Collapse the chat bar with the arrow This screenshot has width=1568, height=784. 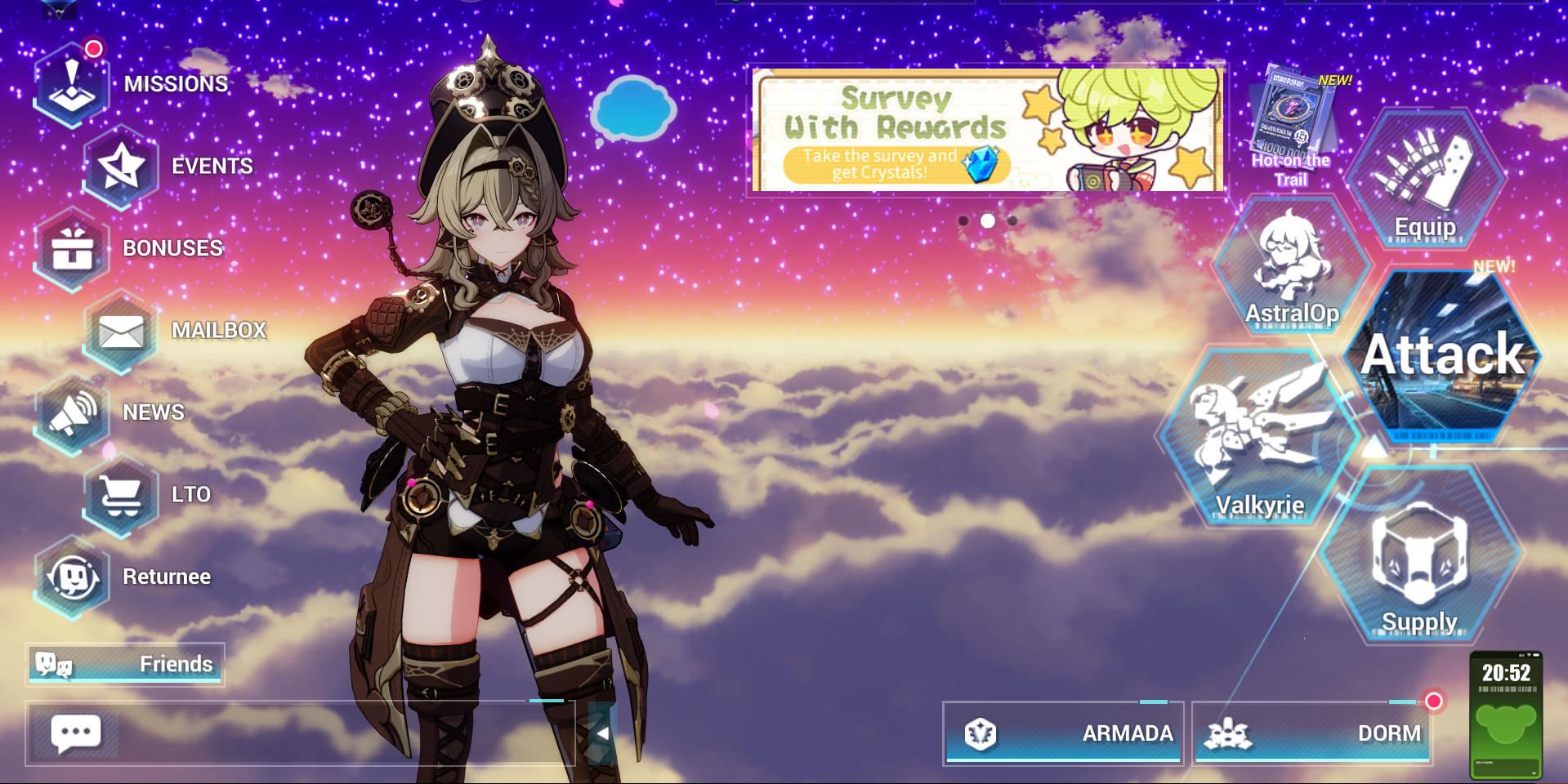point(602,734)
